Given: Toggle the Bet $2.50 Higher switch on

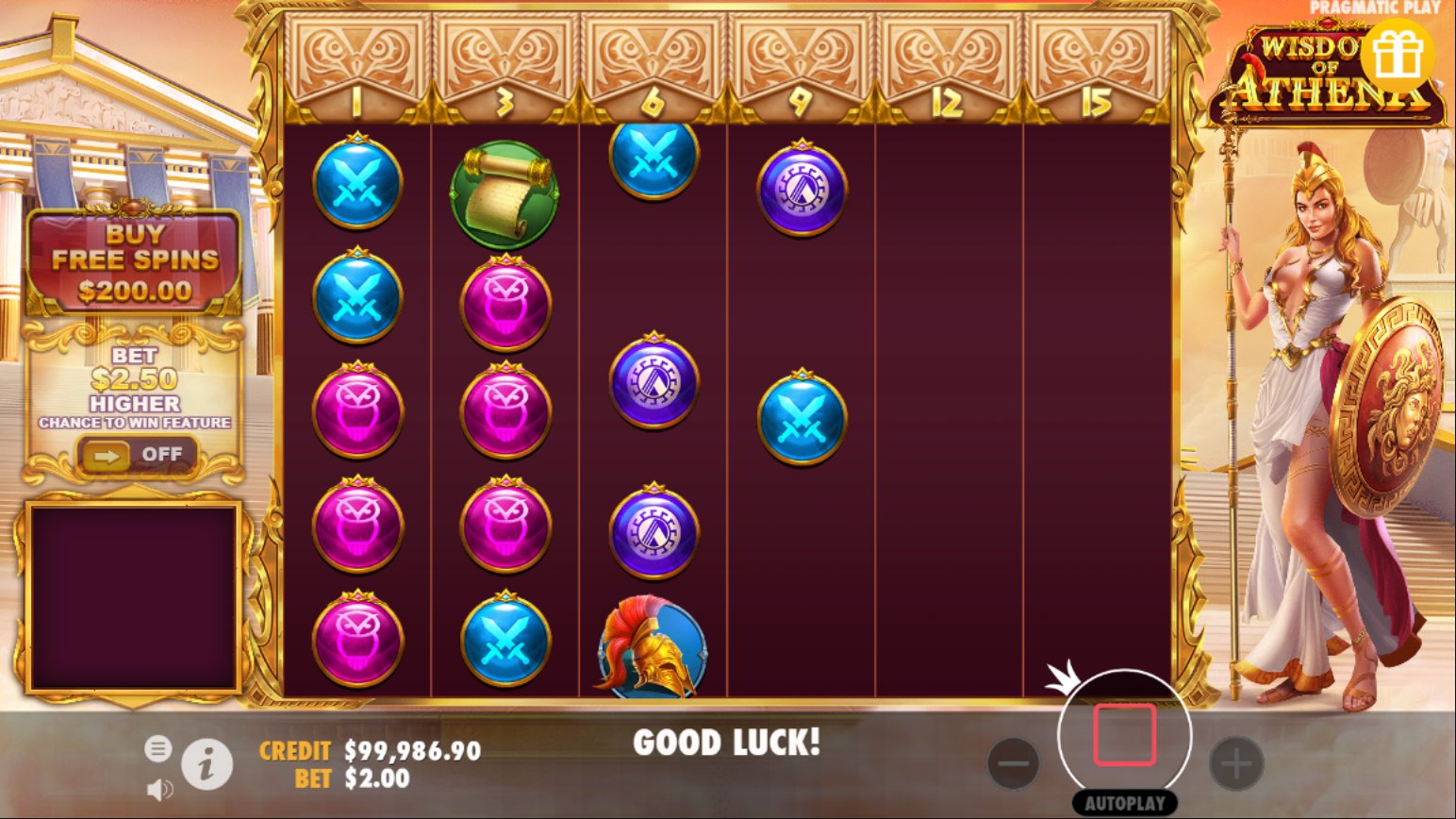Looking at the screenshot, I should pyautogui.click(x=136, y=454).
